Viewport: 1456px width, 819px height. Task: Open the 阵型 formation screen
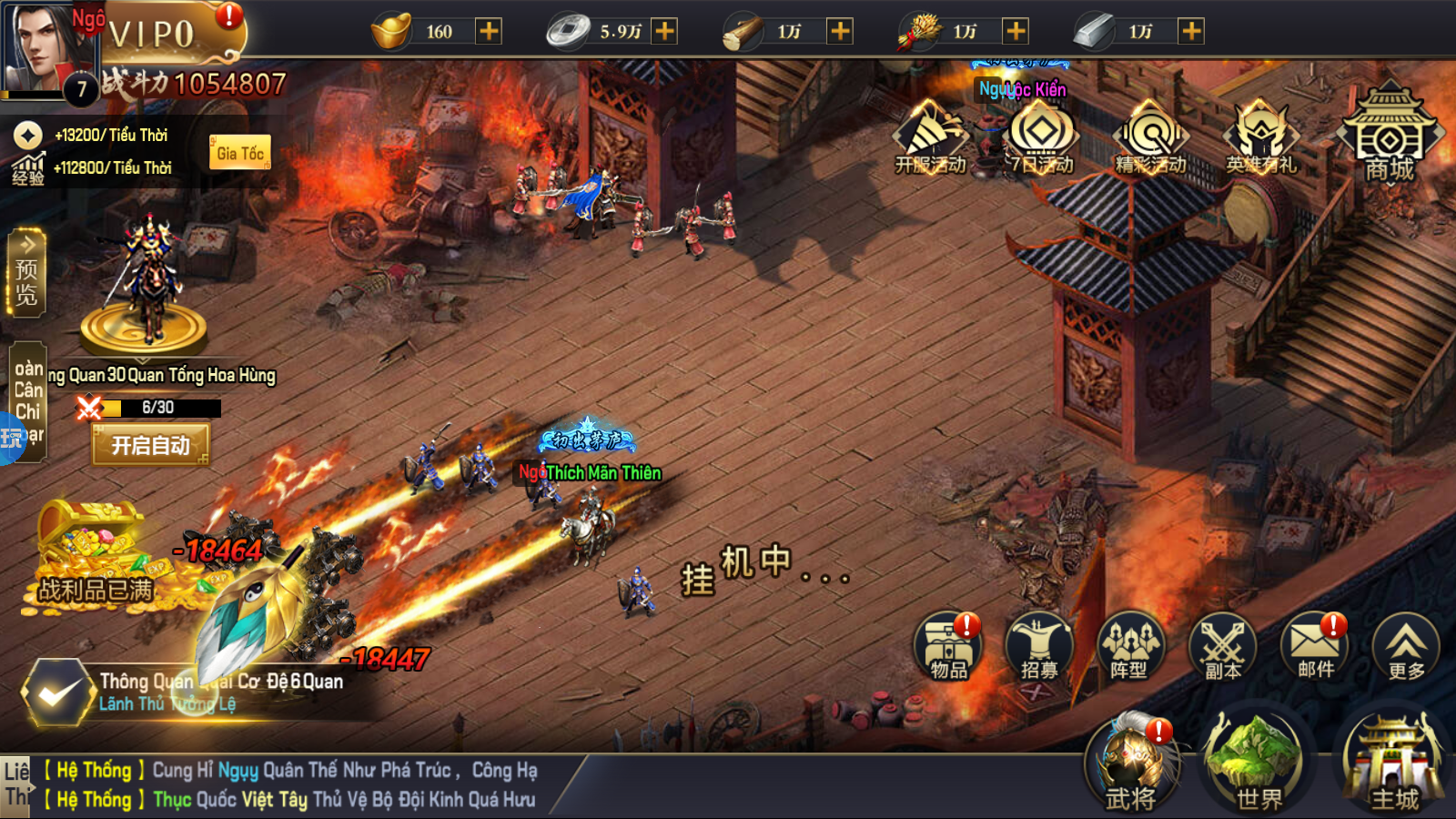click(x=1130, y=648)
